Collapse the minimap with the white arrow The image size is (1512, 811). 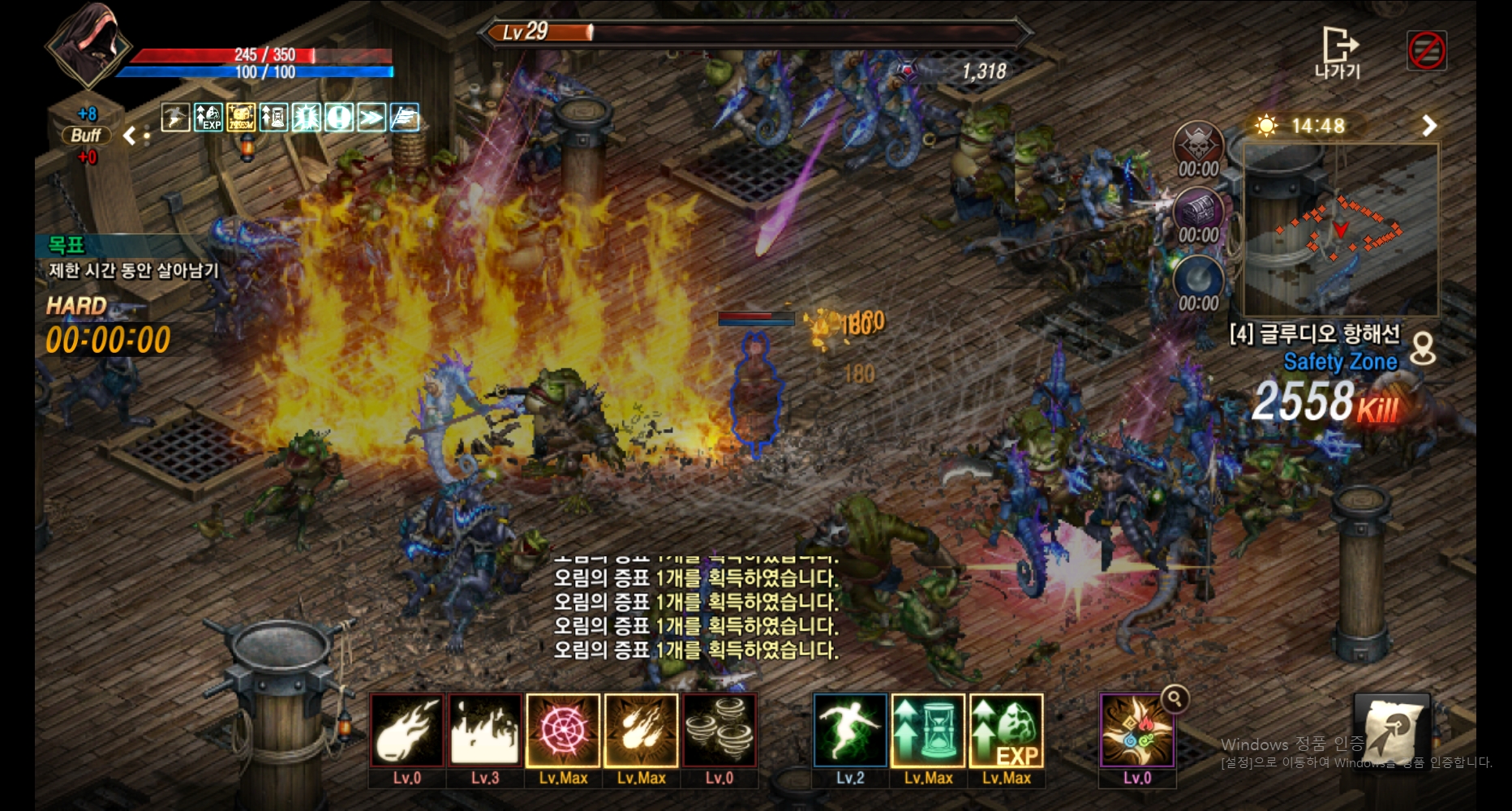(1429, 126)
